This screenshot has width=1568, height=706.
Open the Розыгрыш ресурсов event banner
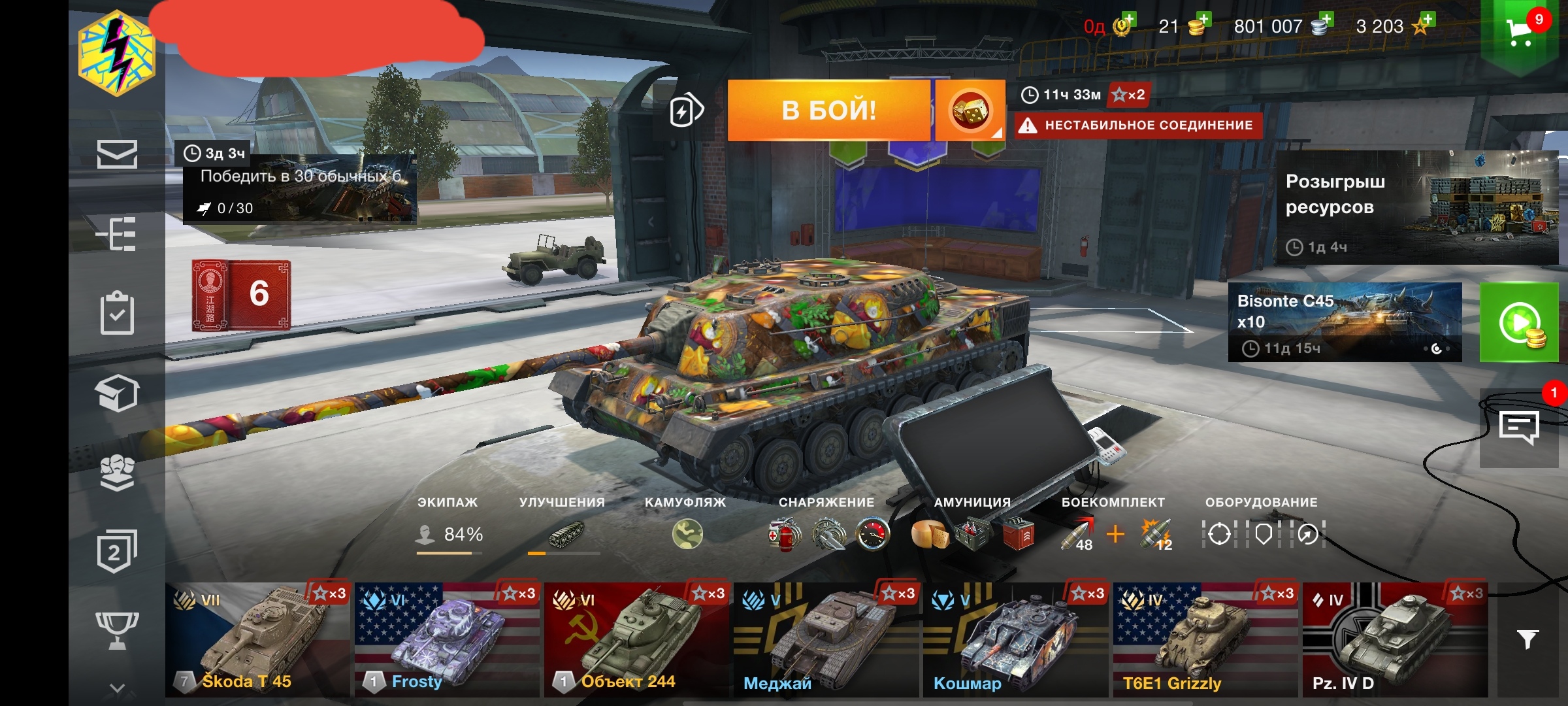click(1416, 207)
